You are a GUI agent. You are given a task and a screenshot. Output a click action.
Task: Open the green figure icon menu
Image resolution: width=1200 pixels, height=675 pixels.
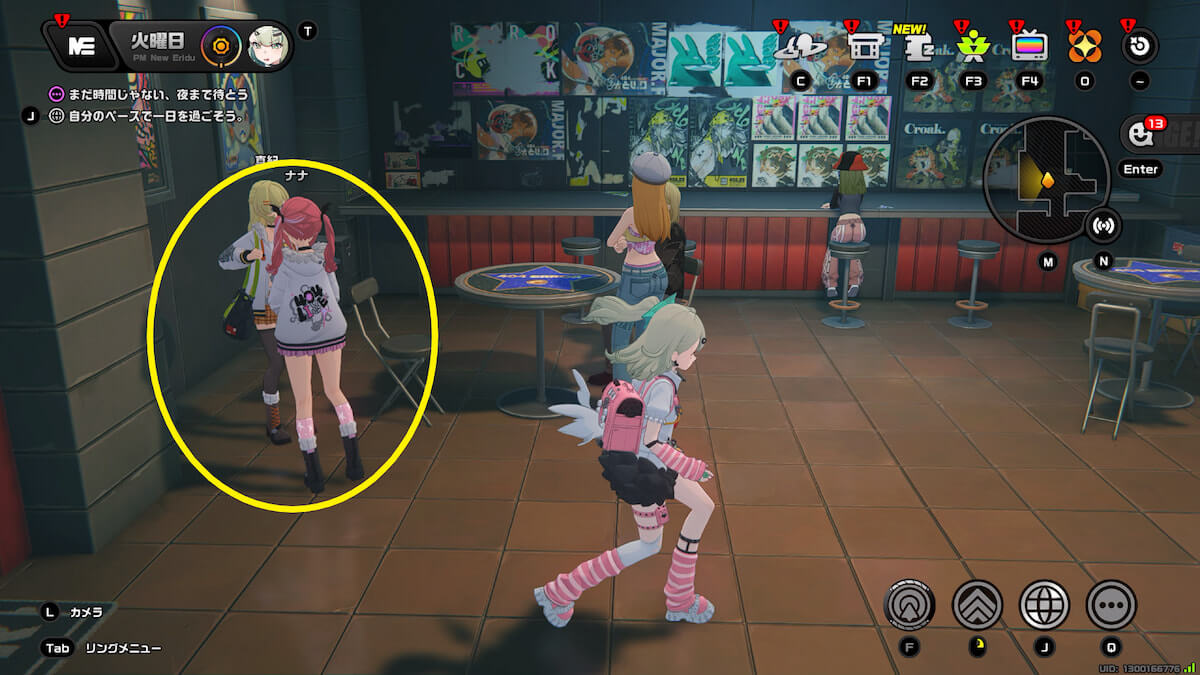click(972, 45)
